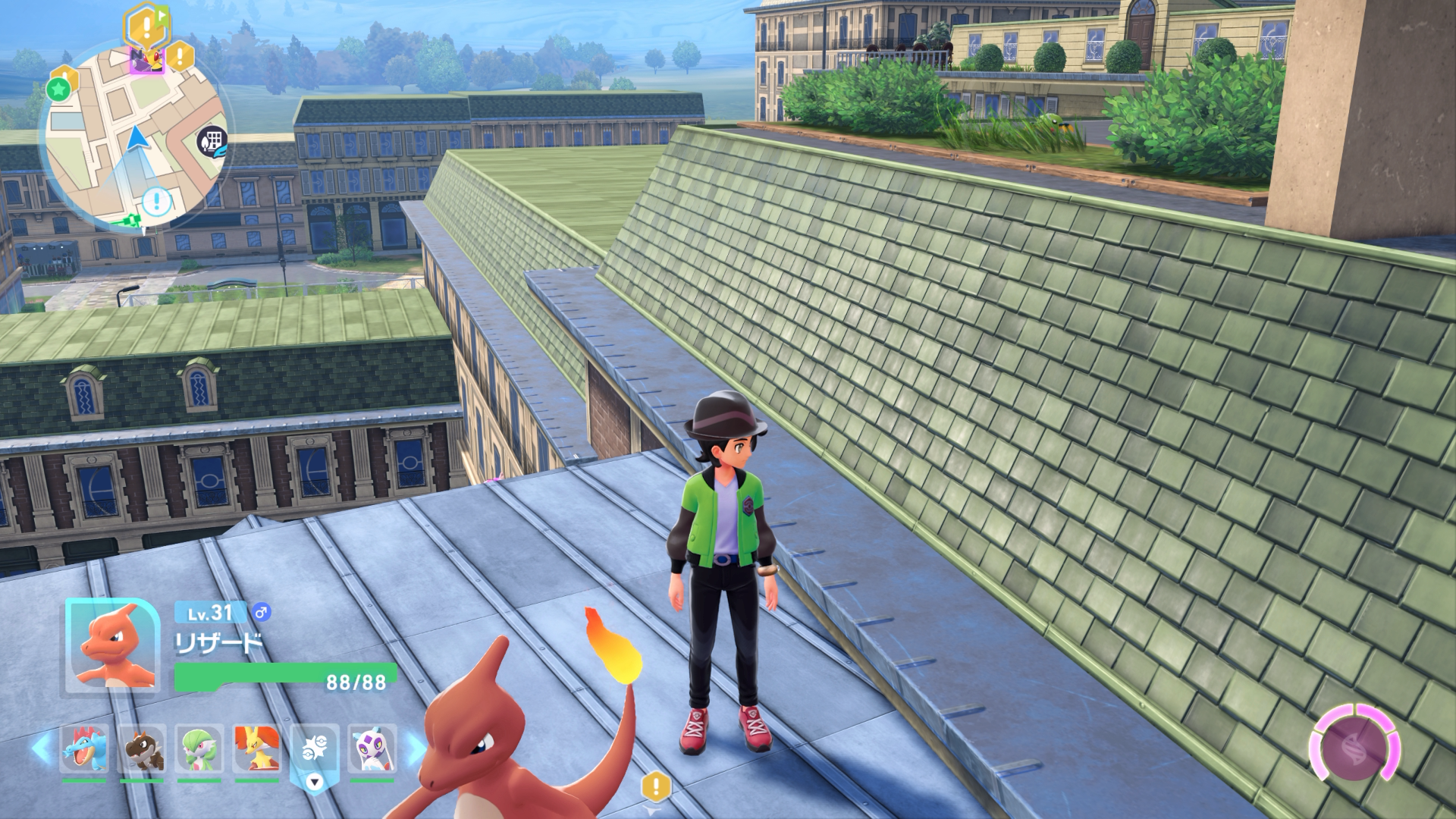Select the purple-framed Pokémon marker on minimap
This screenshot has width=1456, height=819.
[x=146, y=59]
